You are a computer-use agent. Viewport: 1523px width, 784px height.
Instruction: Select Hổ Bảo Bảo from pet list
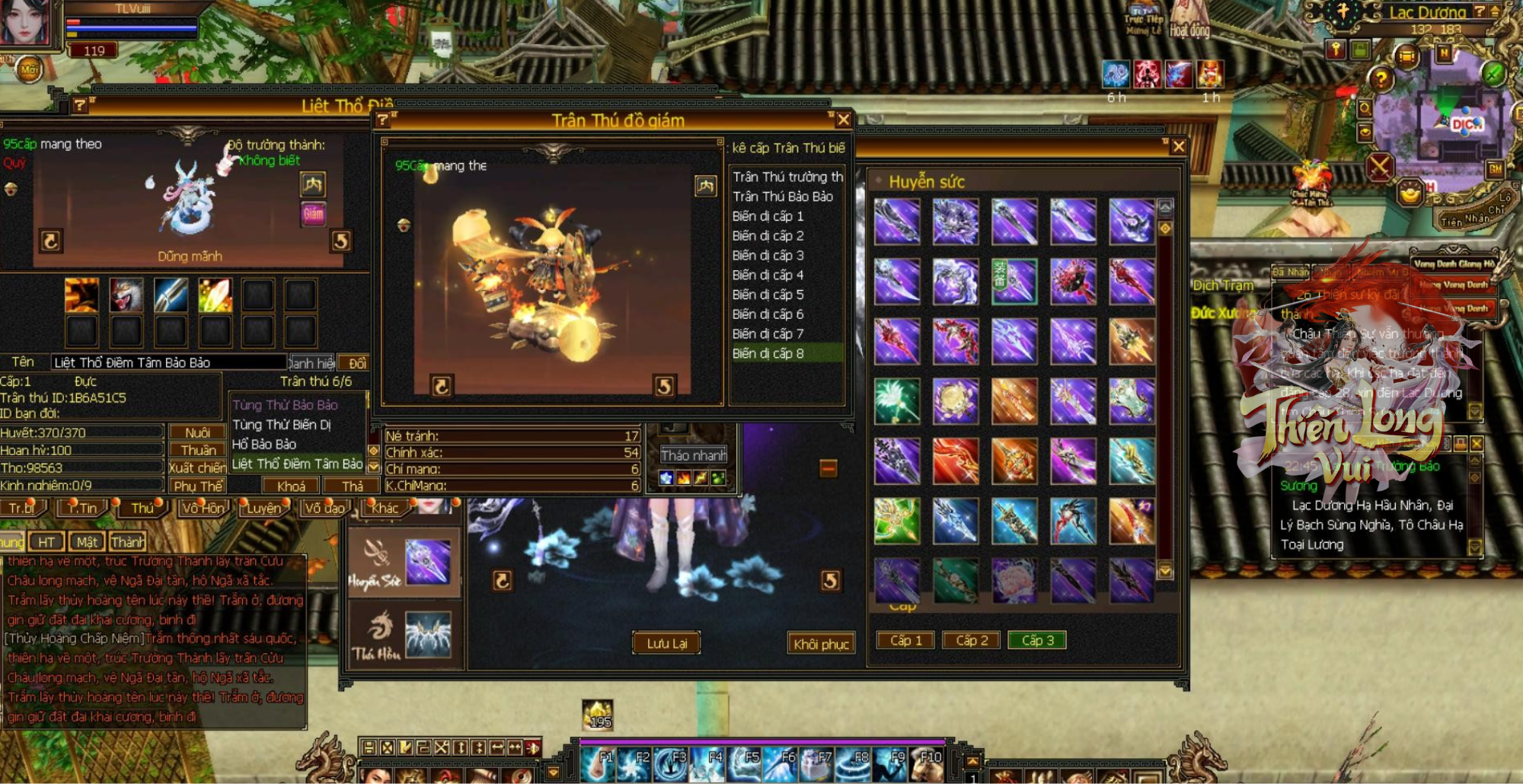(x=264, y=444)
